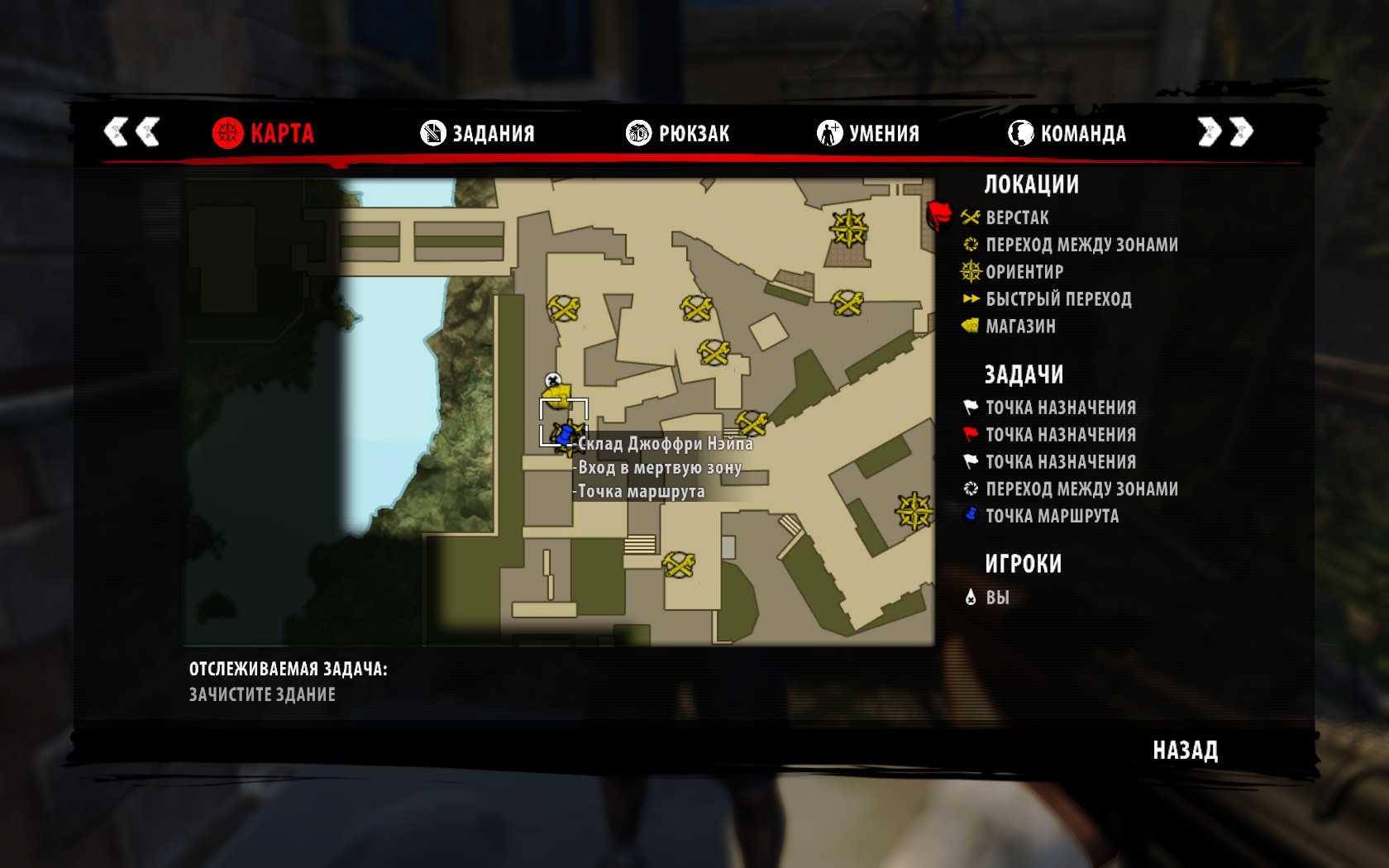Viewport: 1389px width, 868px height.
Task: Click the left double-arrow navigation button
Action: pos(131,131)
